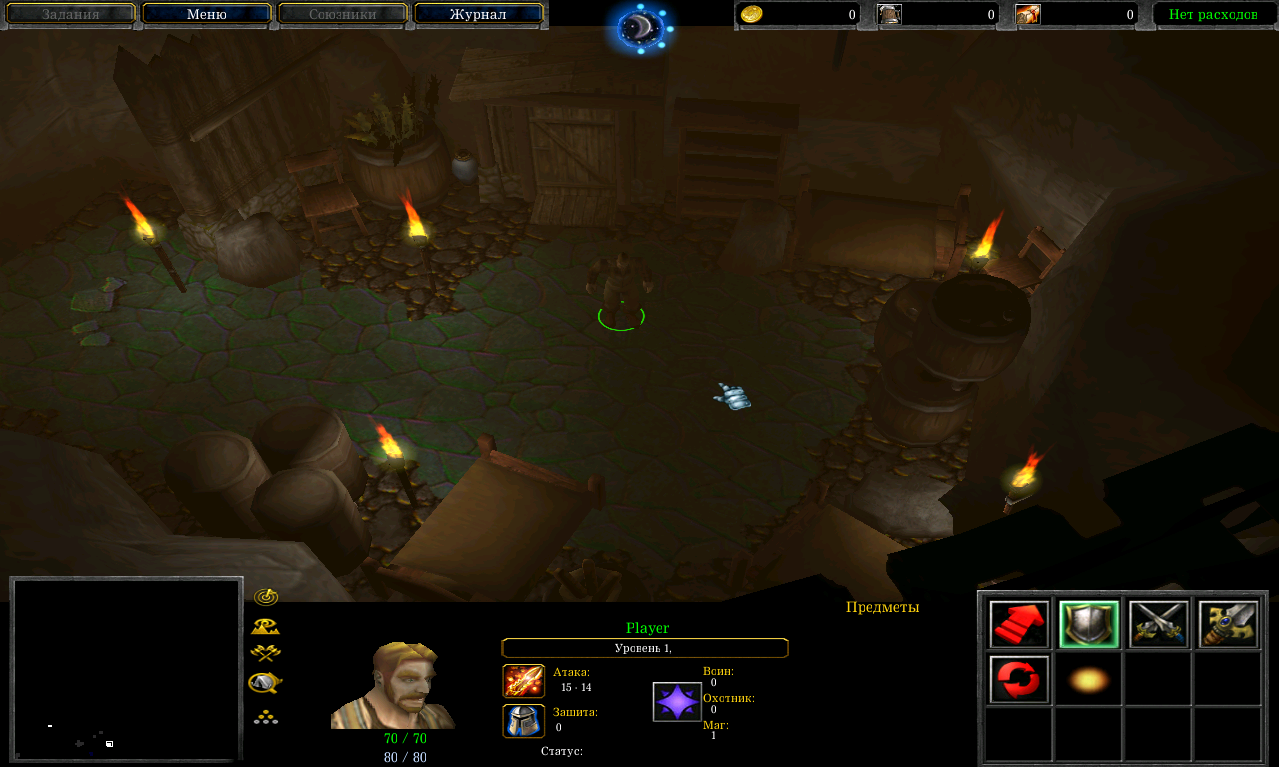Click the day-night moon clock
Image resolution: width=1279 pixels, height=767 pixels.
[641, 28]
